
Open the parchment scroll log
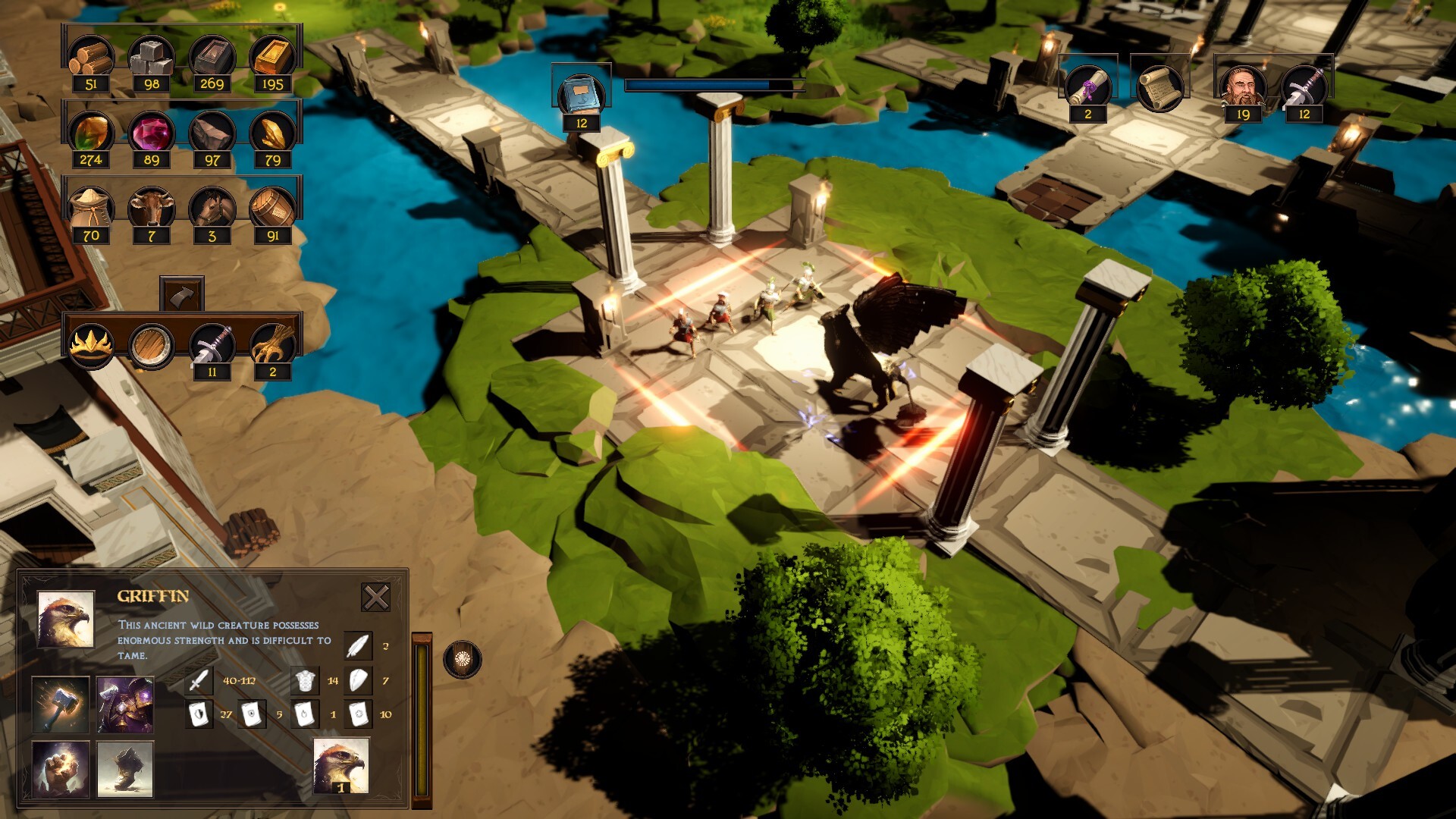point(1159,87)
